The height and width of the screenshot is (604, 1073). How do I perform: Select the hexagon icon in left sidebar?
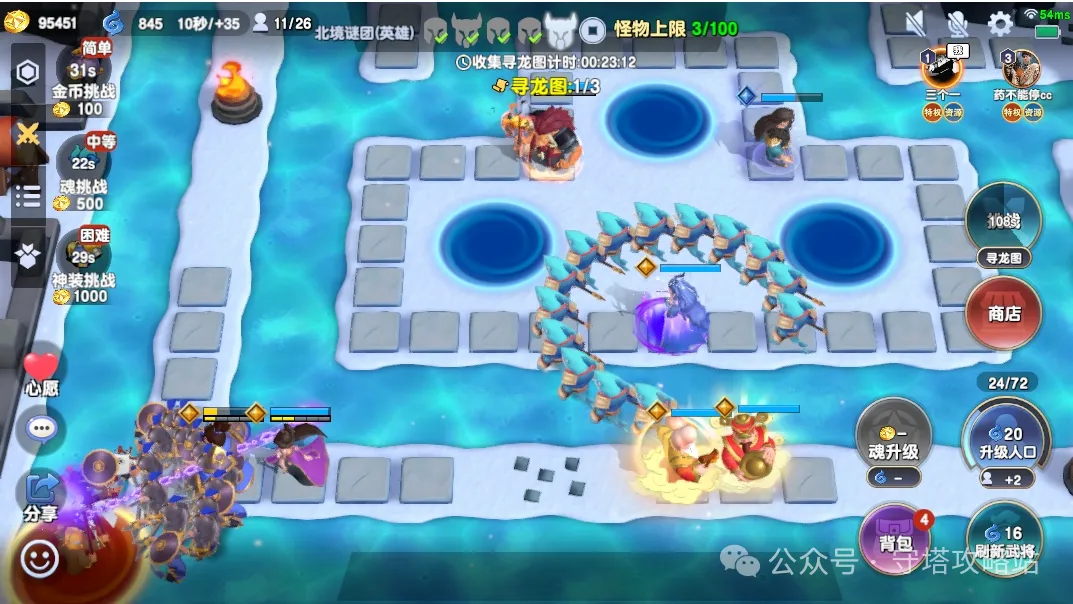[27, 72]
